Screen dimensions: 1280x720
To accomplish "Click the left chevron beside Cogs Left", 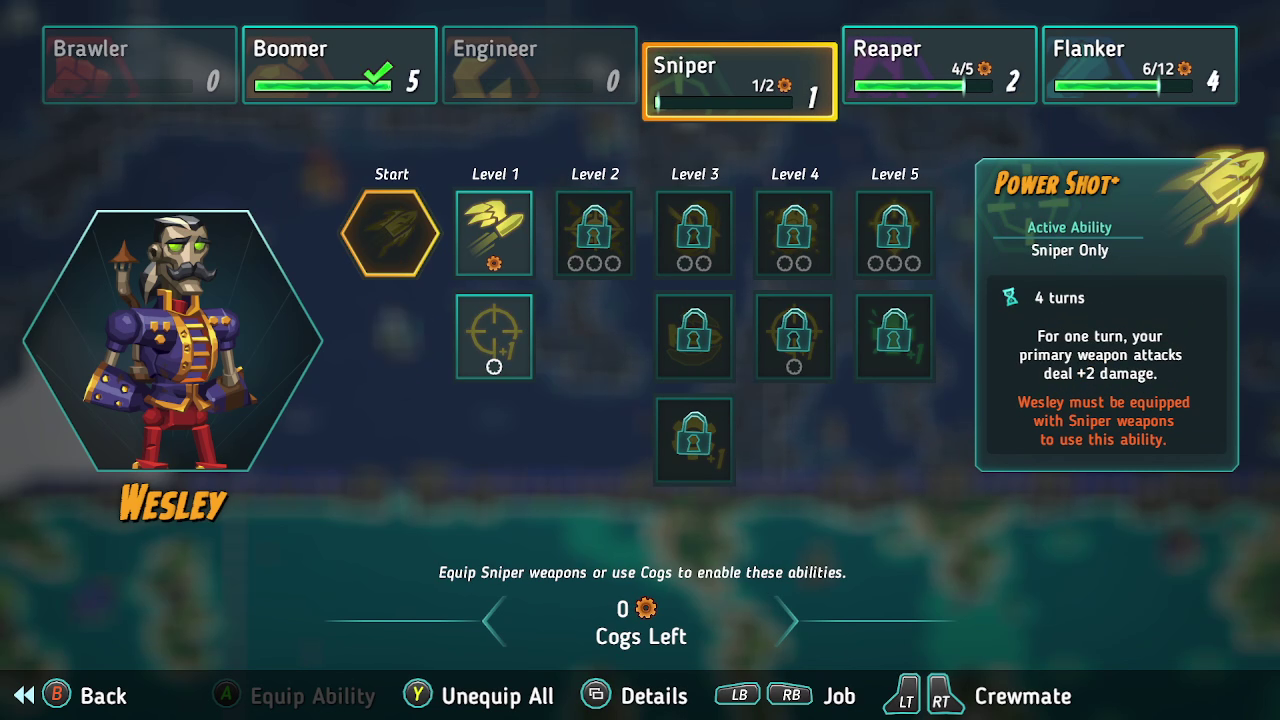I will (x=494, y=621).
